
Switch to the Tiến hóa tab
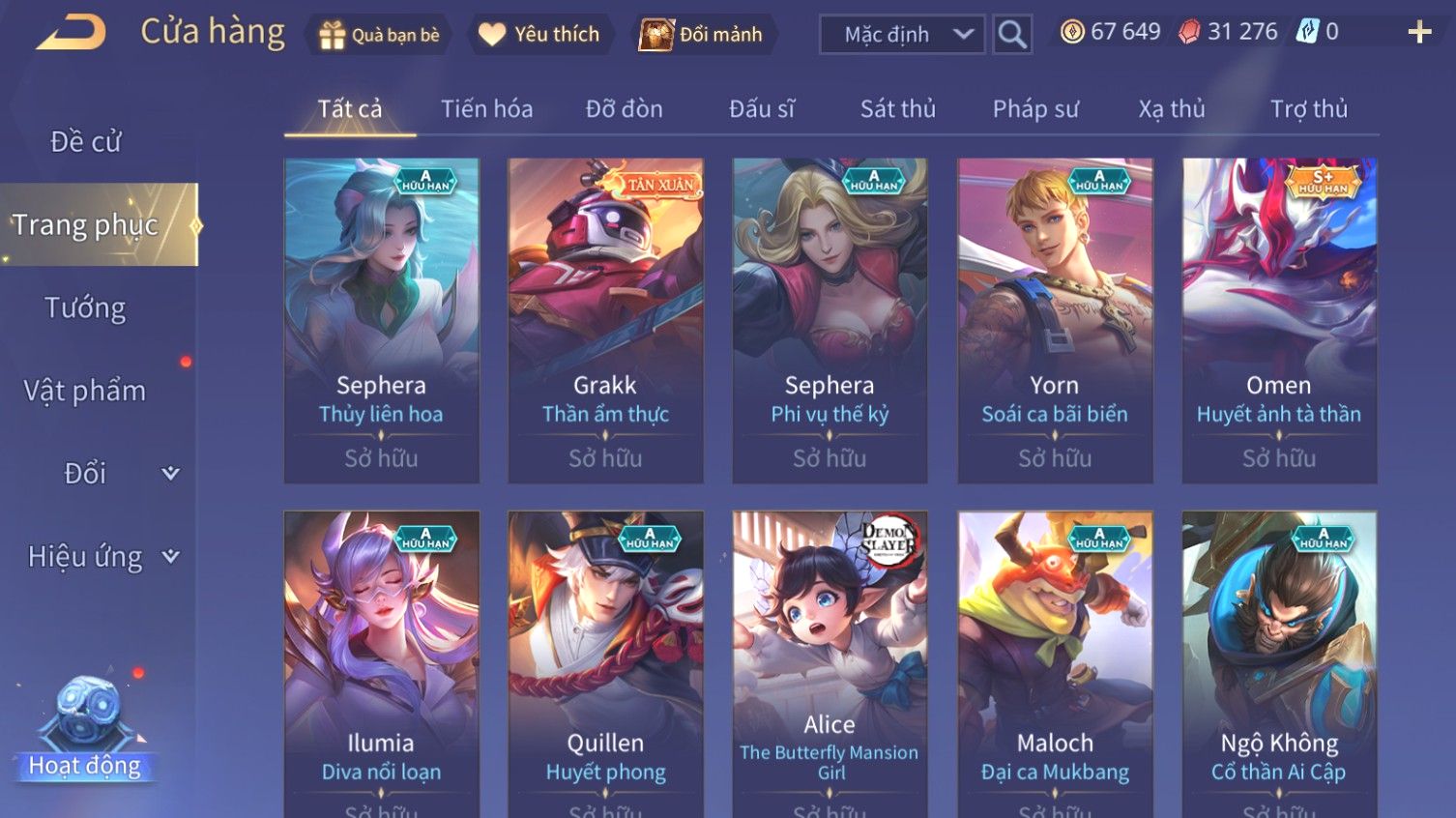(486, 109)
